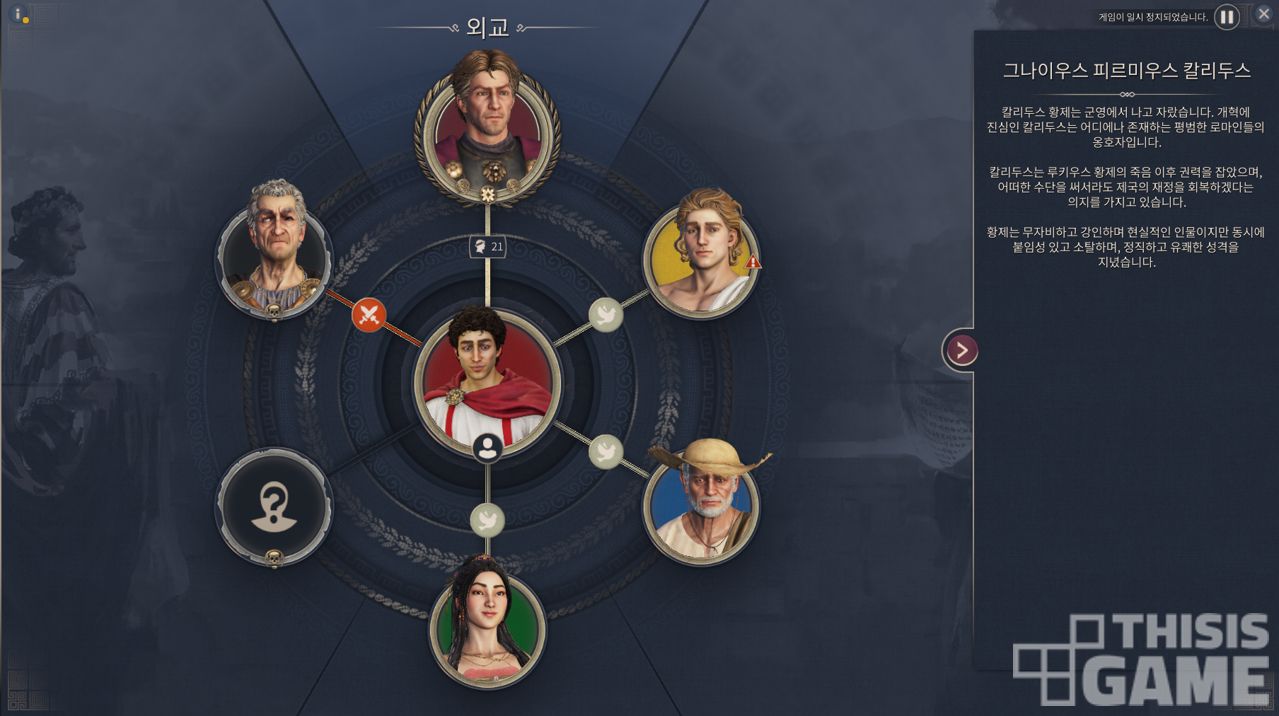Click the peace dove above the woman
This screenshot has width=1279, height=716.
487,518
